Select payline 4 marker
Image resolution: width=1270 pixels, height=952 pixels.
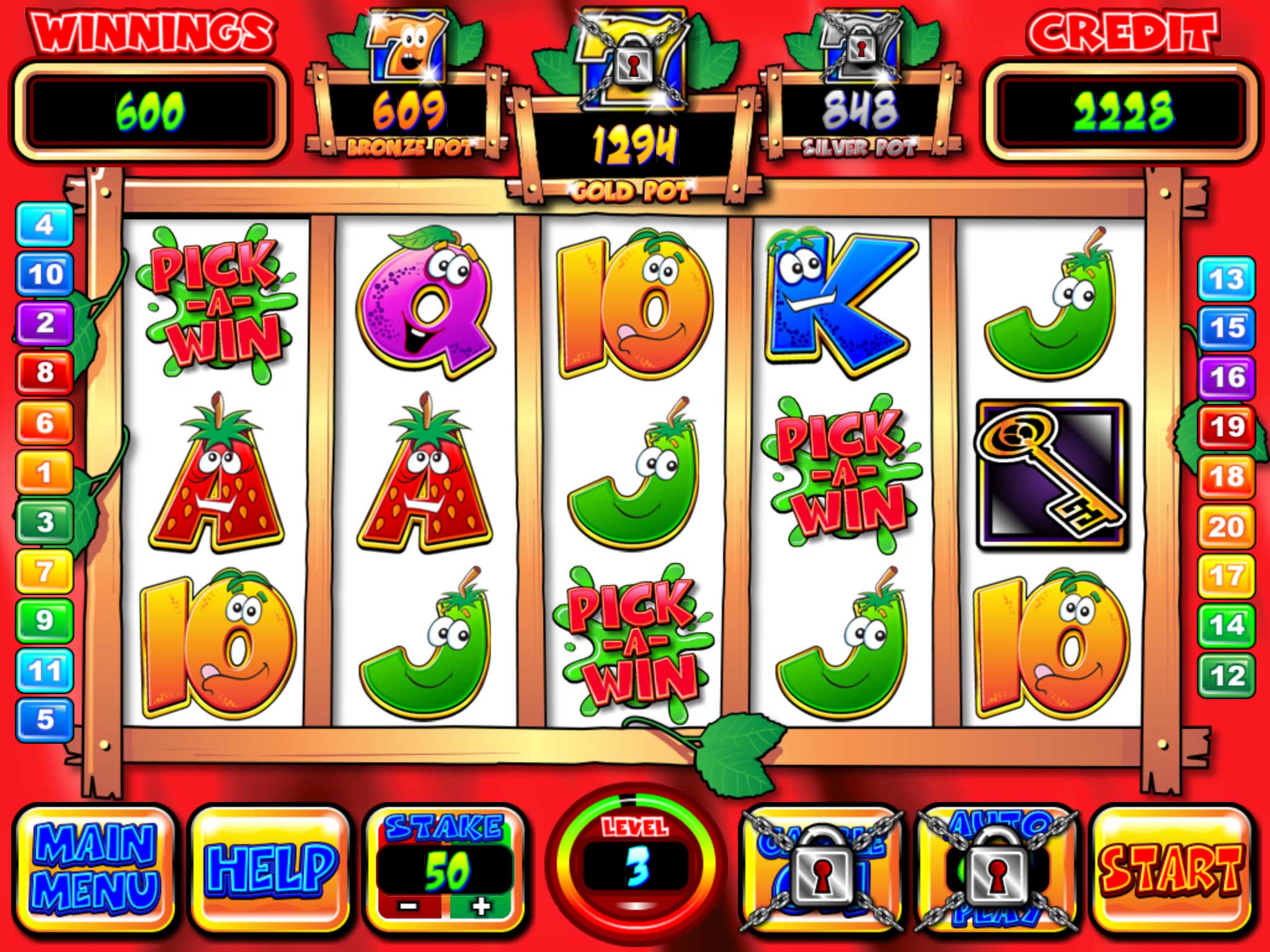45,224
